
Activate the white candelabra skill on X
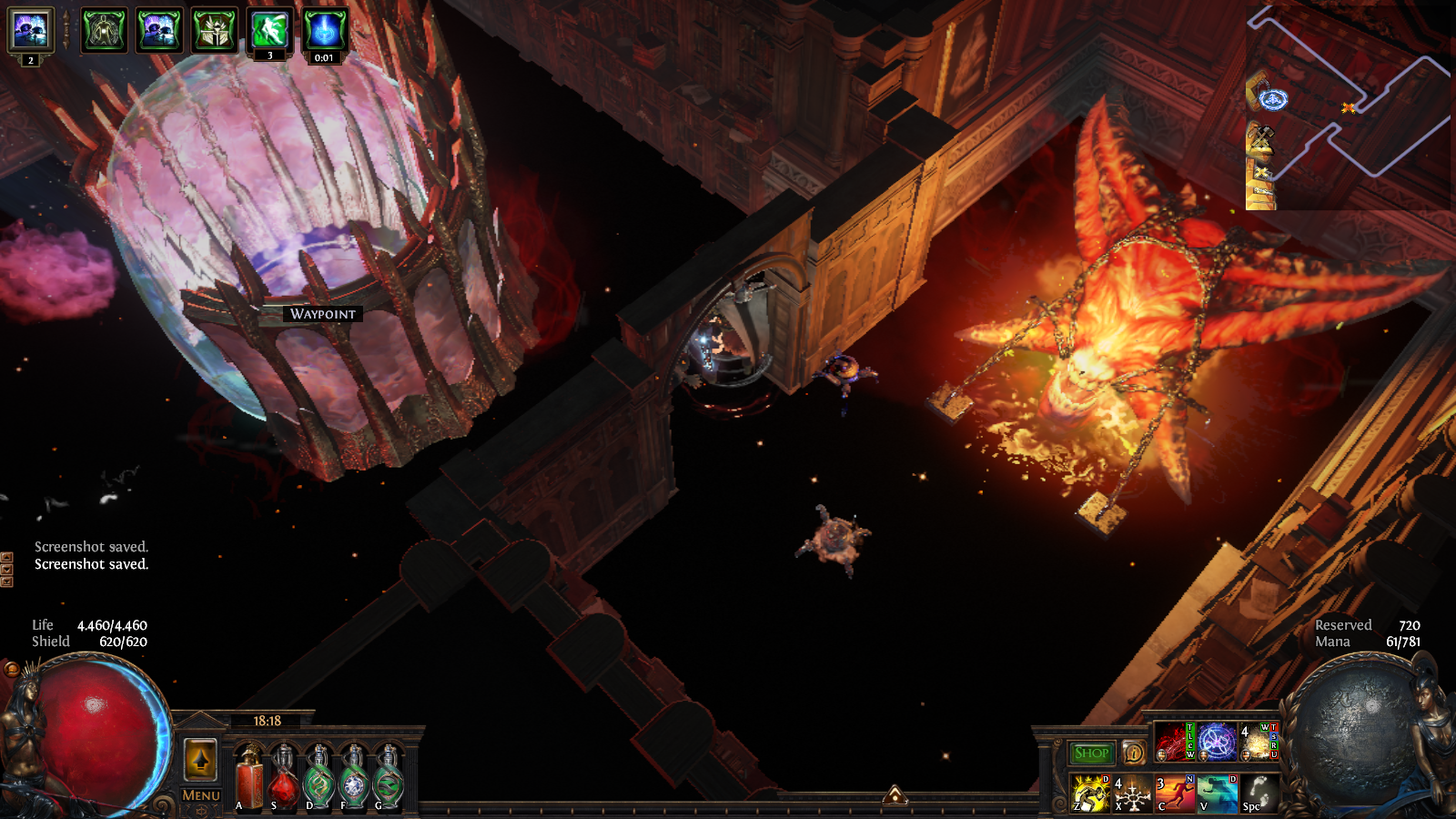[x=1132, y=793]
